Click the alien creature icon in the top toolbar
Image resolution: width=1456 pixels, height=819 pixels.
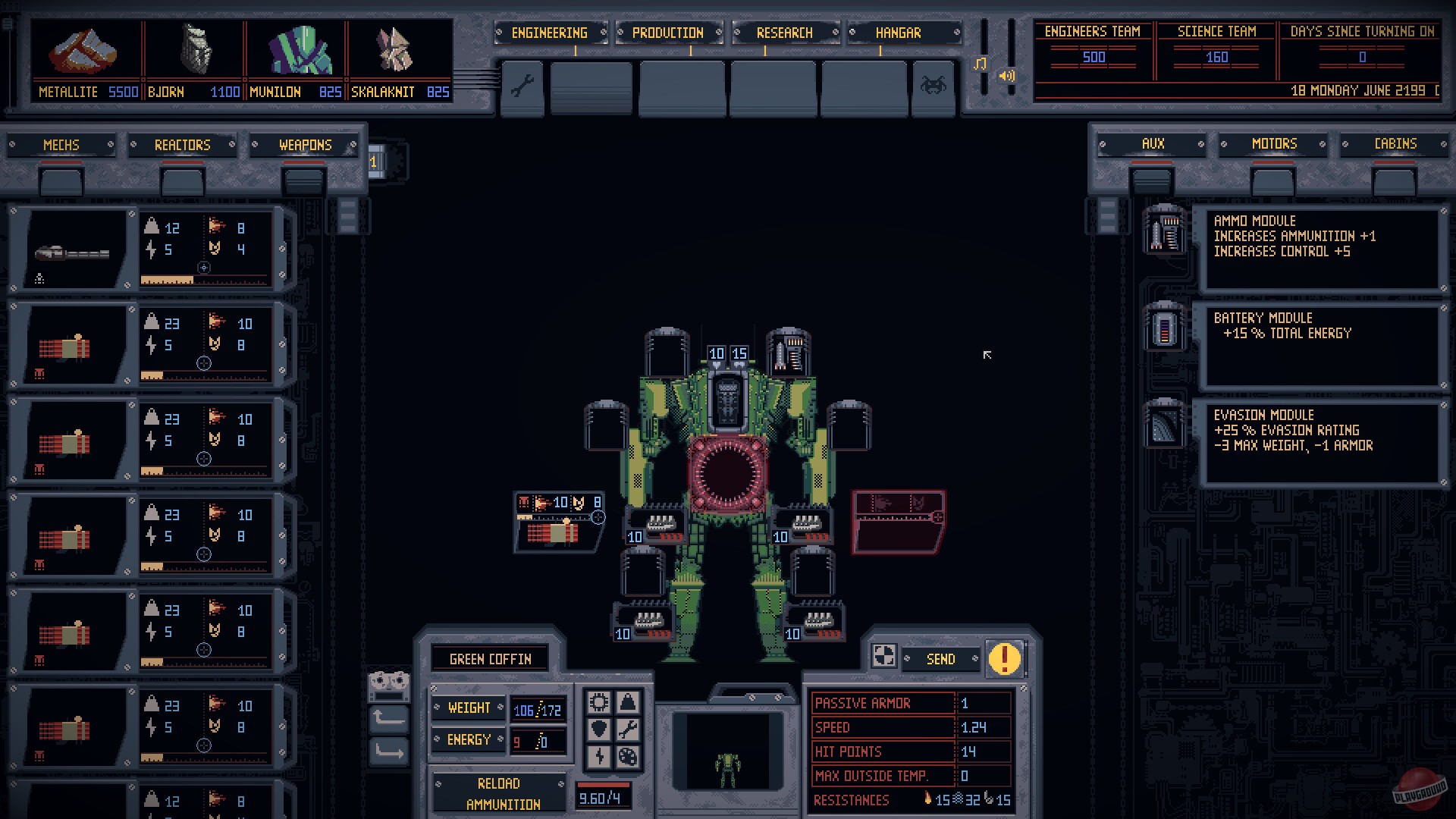(934, 86)
